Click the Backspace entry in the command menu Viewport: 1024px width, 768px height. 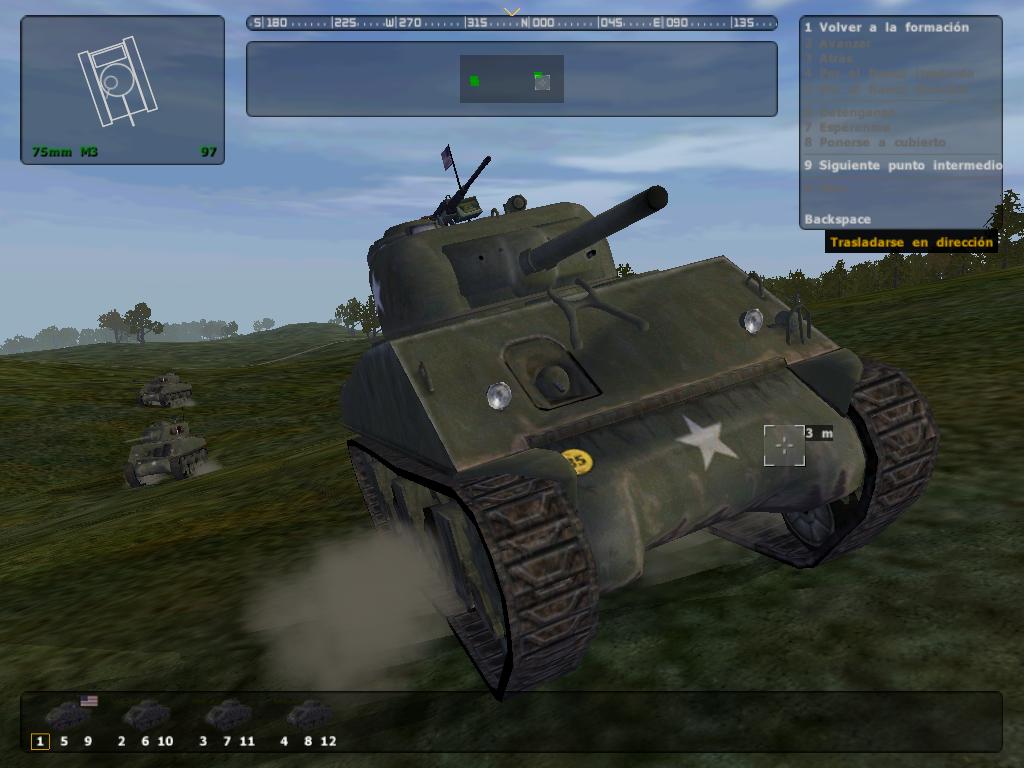click(x=837, y=219)
